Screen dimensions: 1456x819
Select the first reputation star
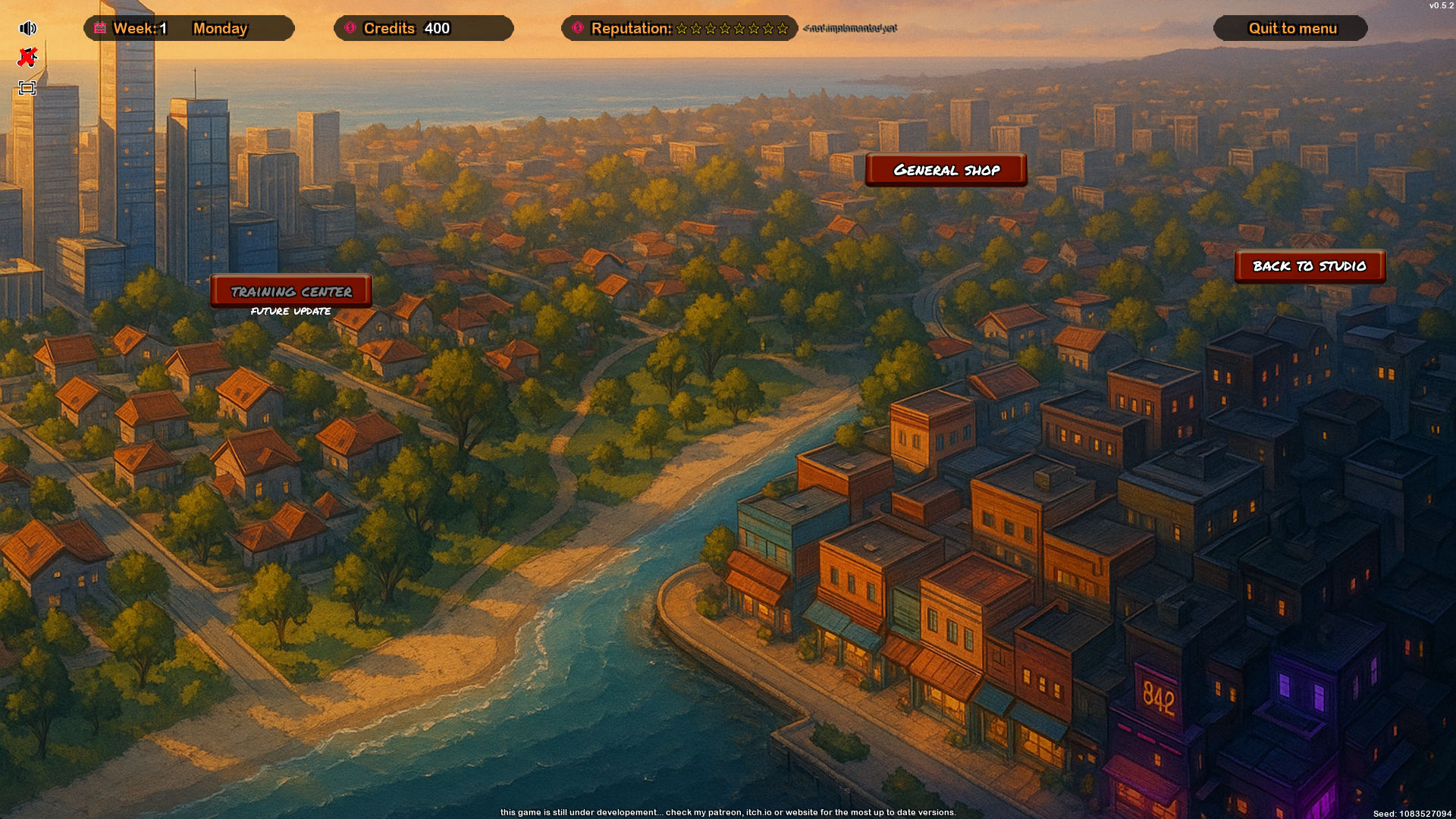pyautogui.click(x=681, y=30)
